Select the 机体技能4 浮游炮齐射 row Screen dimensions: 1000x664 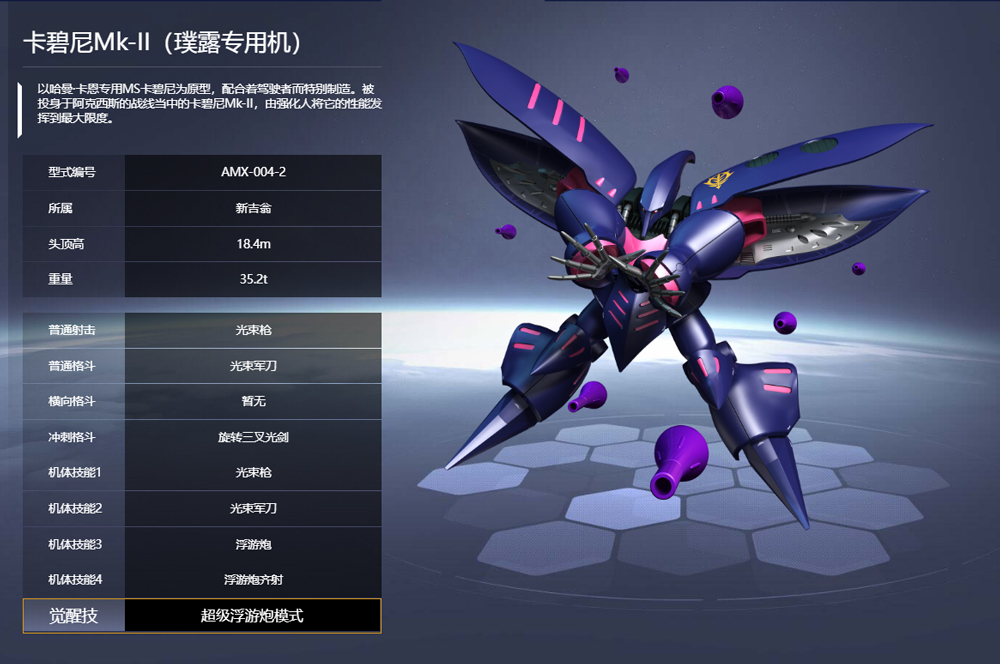coord(202,579)
